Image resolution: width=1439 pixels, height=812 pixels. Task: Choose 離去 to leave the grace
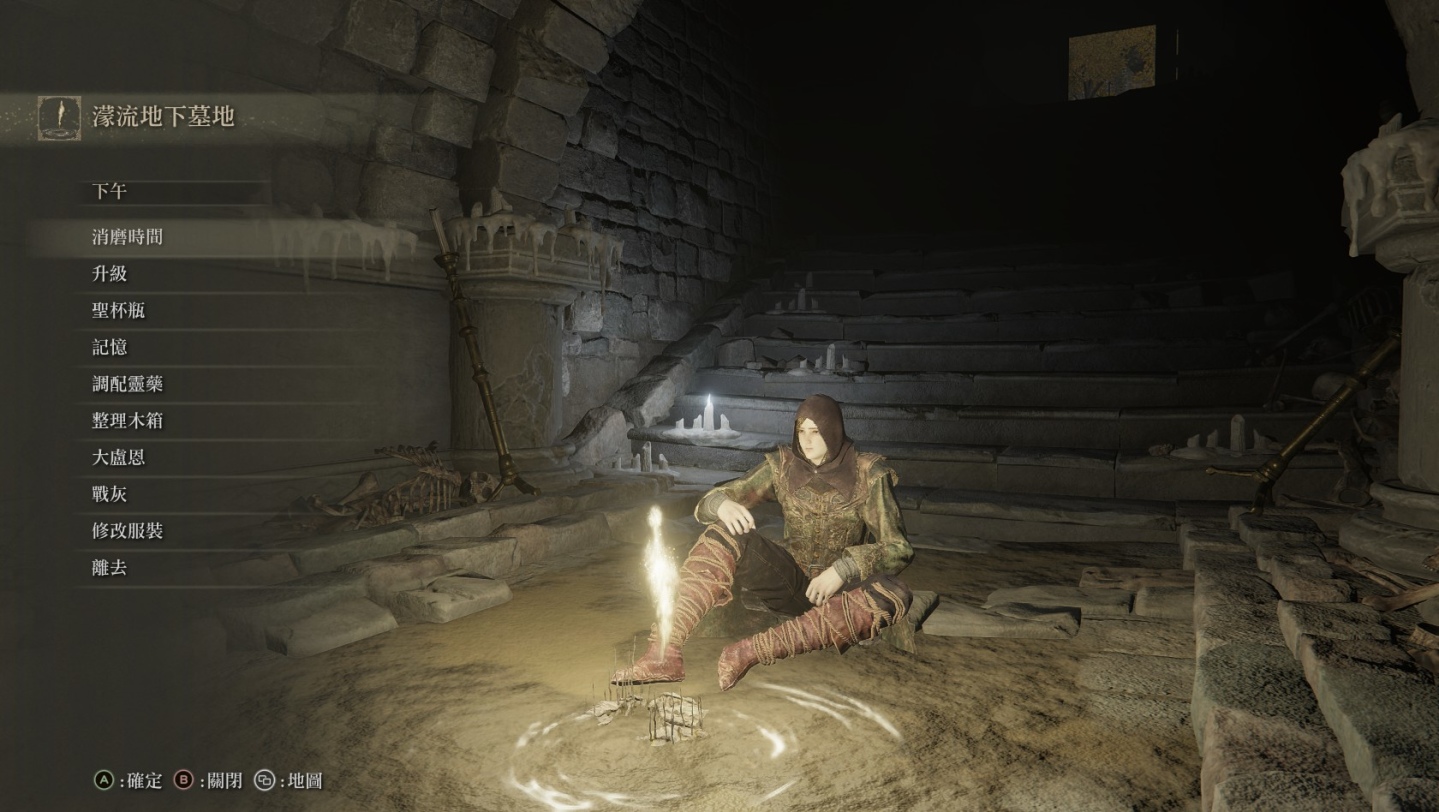click(x=110, y=568)
